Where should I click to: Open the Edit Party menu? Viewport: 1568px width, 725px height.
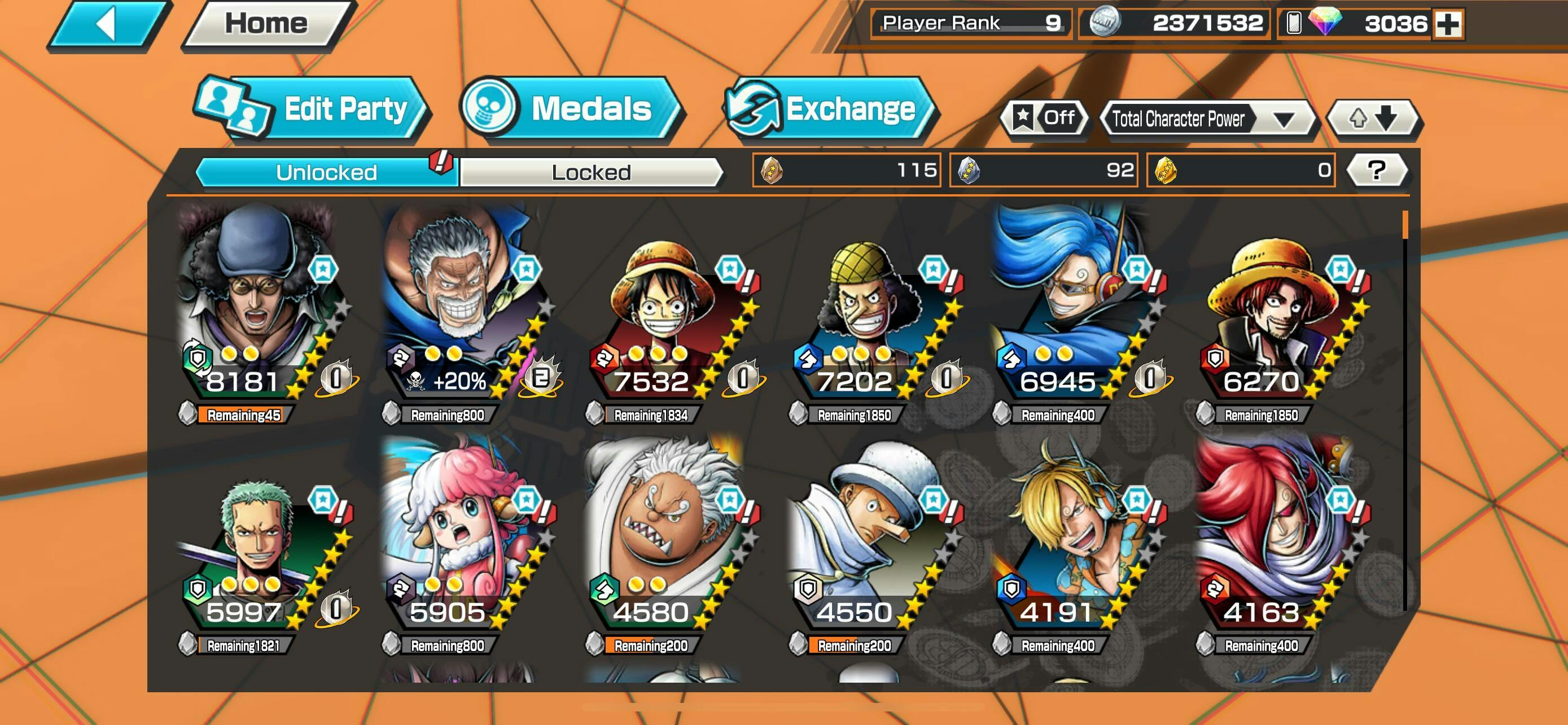pos(312,110)
